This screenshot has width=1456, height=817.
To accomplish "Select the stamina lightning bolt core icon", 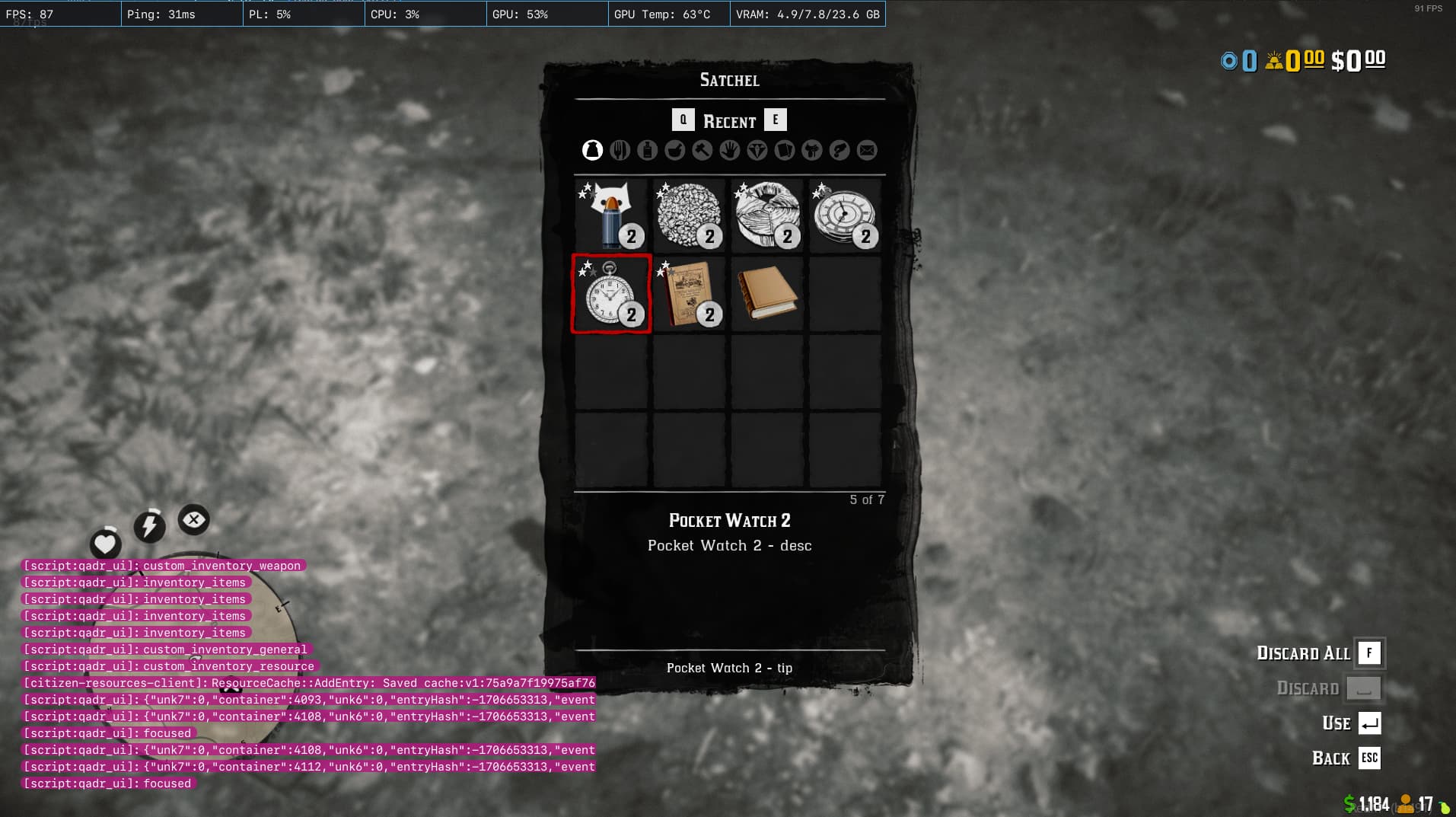I will 149,524.
